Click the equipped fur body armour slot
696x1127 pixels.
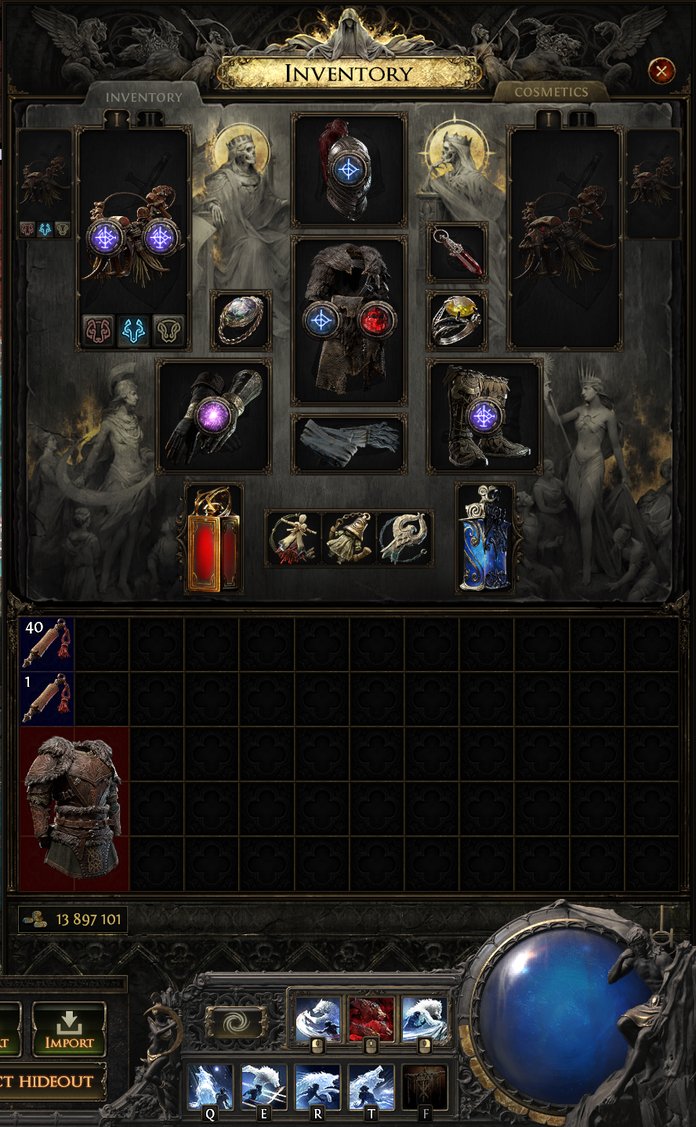tap(349, 320)
